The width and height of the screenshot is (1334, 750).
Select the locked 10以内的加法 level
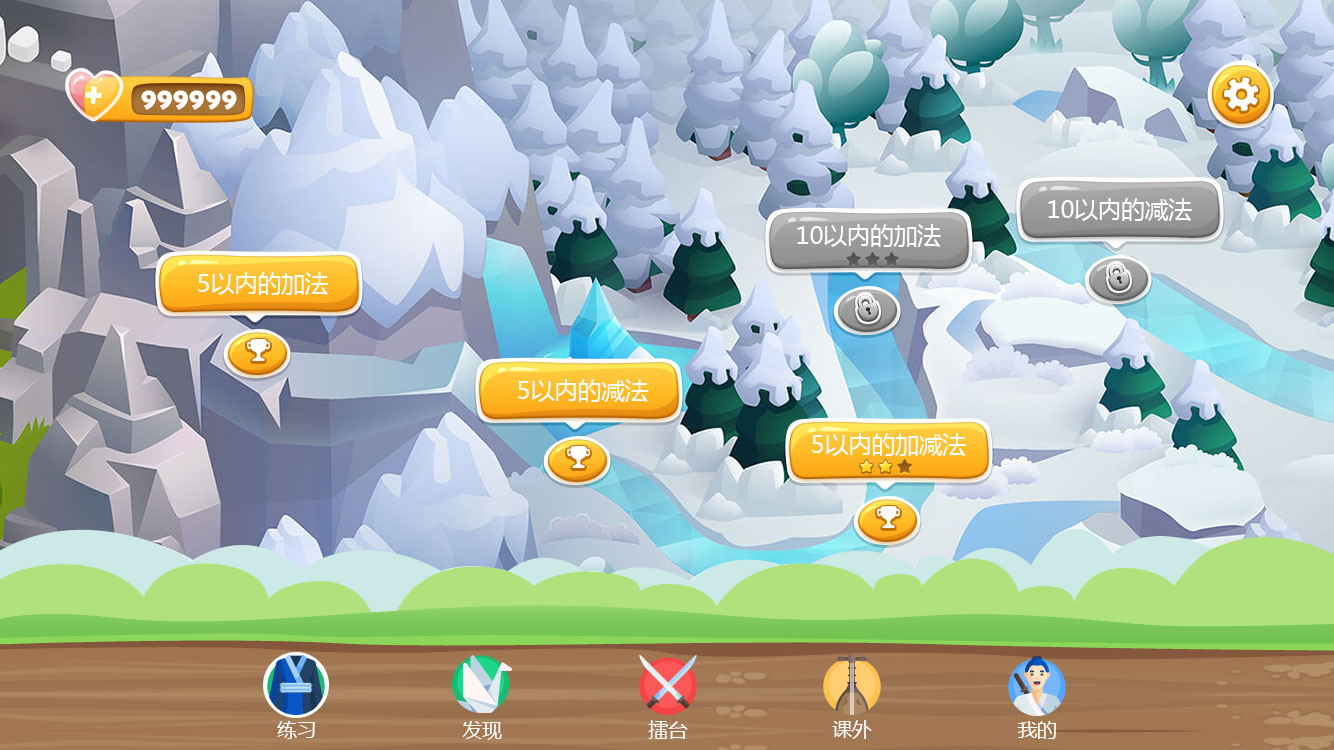868,239
